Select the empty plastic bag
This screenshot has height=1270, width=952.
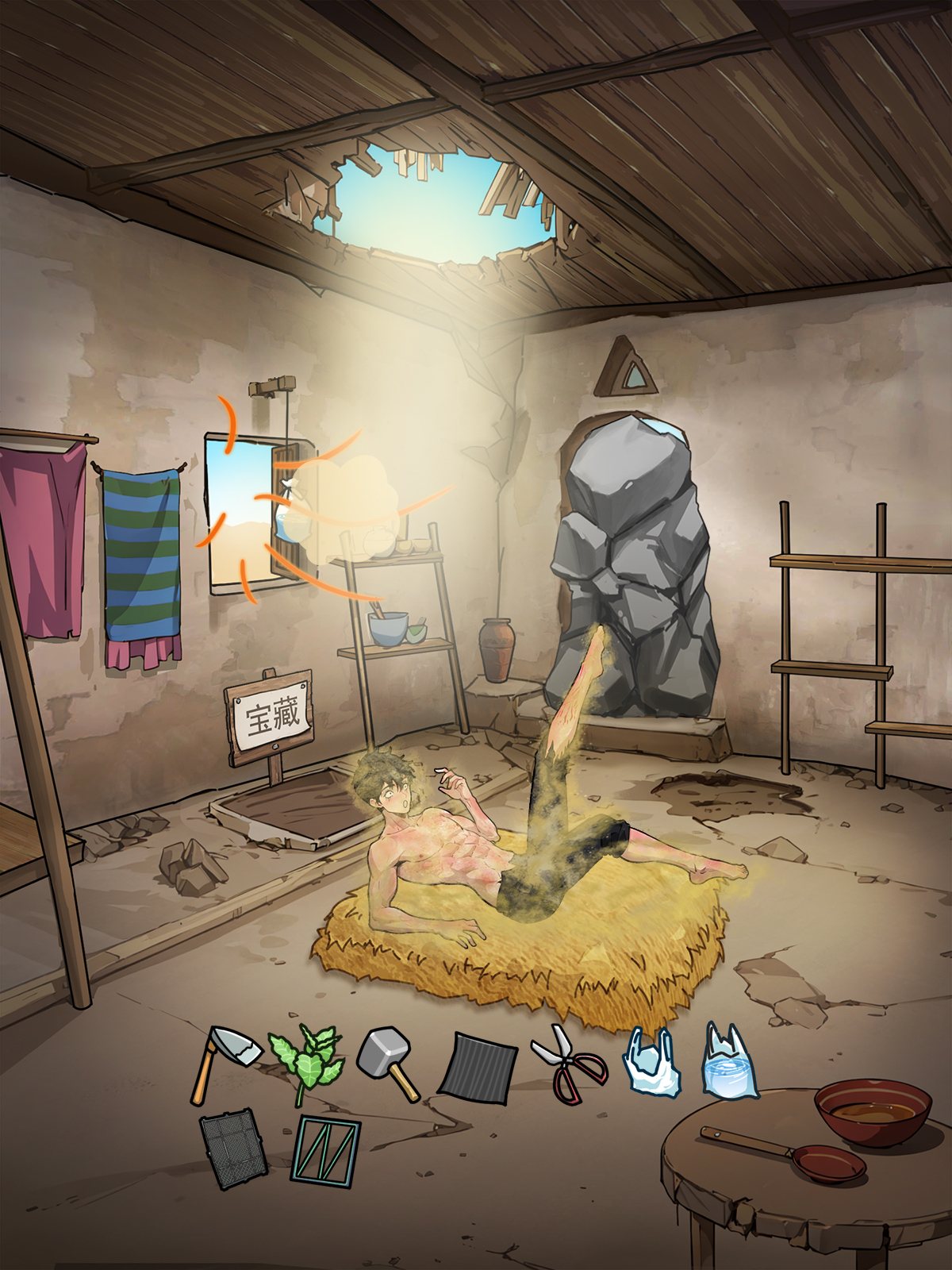(x=651, y=1062)
